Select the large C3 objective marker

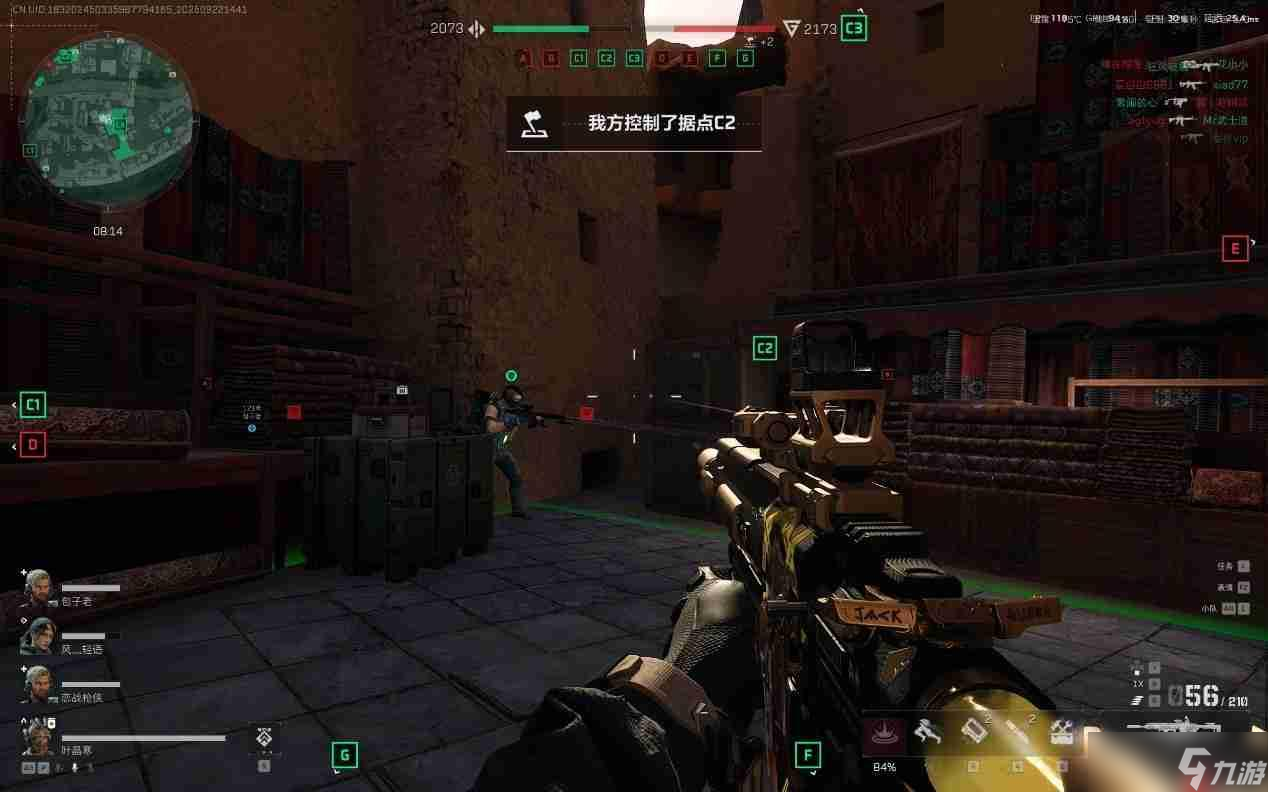pyautogui.click(x=853, y=28)
